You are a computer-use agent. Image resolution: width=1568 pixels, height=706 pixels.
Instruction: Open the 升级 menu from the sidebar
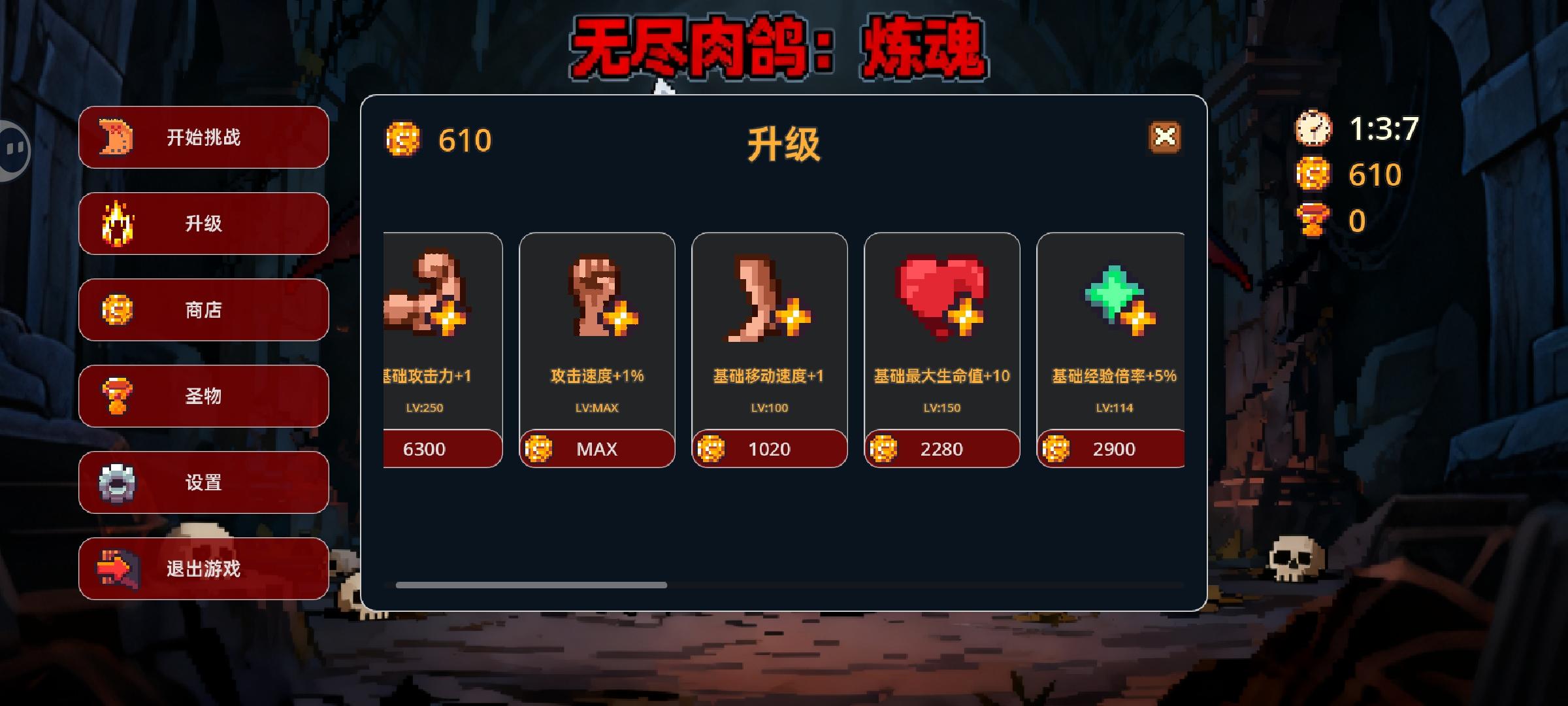pos(203,224)
